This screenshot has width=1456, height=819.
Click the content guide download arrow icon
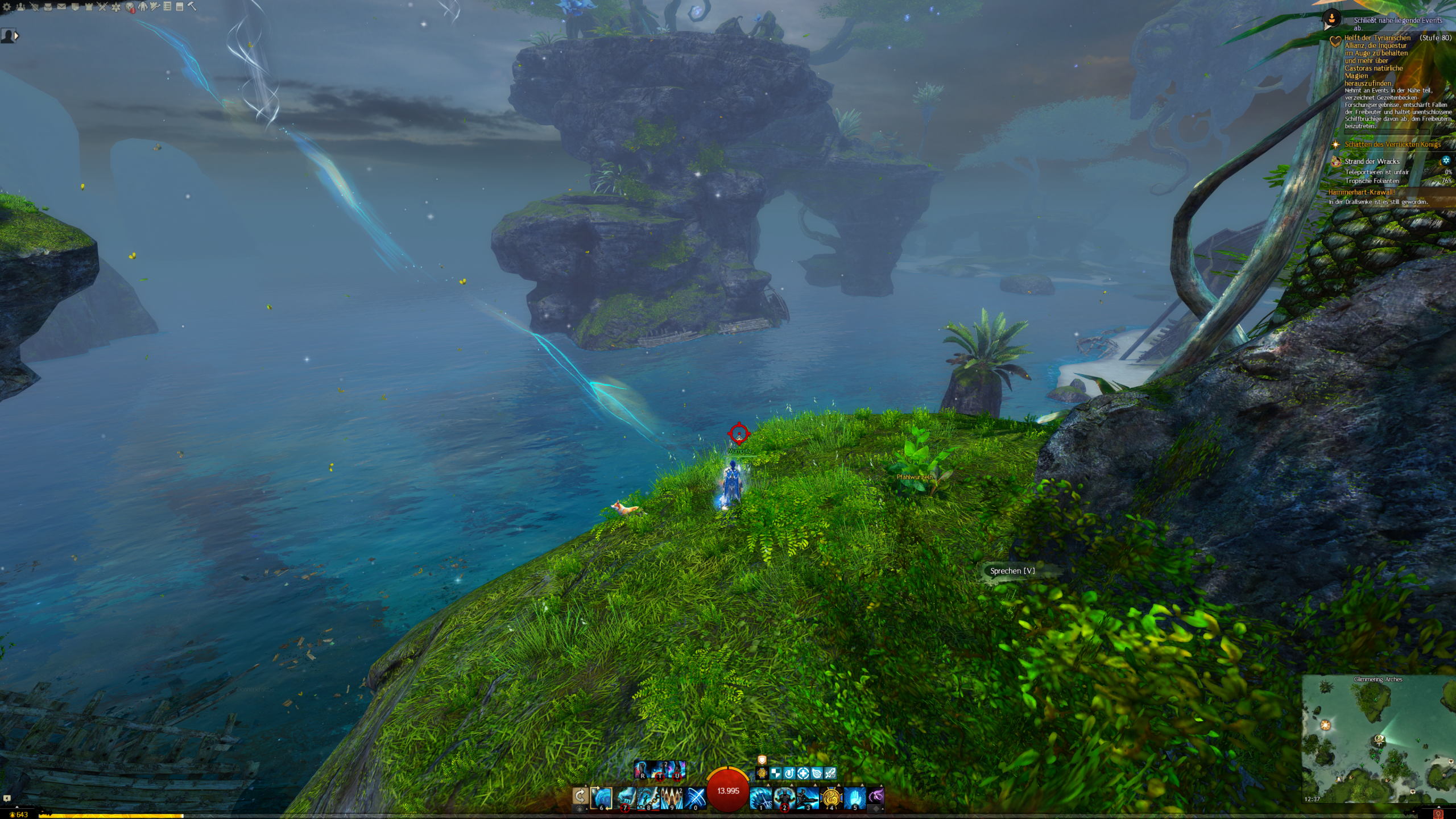point(1331,19)
